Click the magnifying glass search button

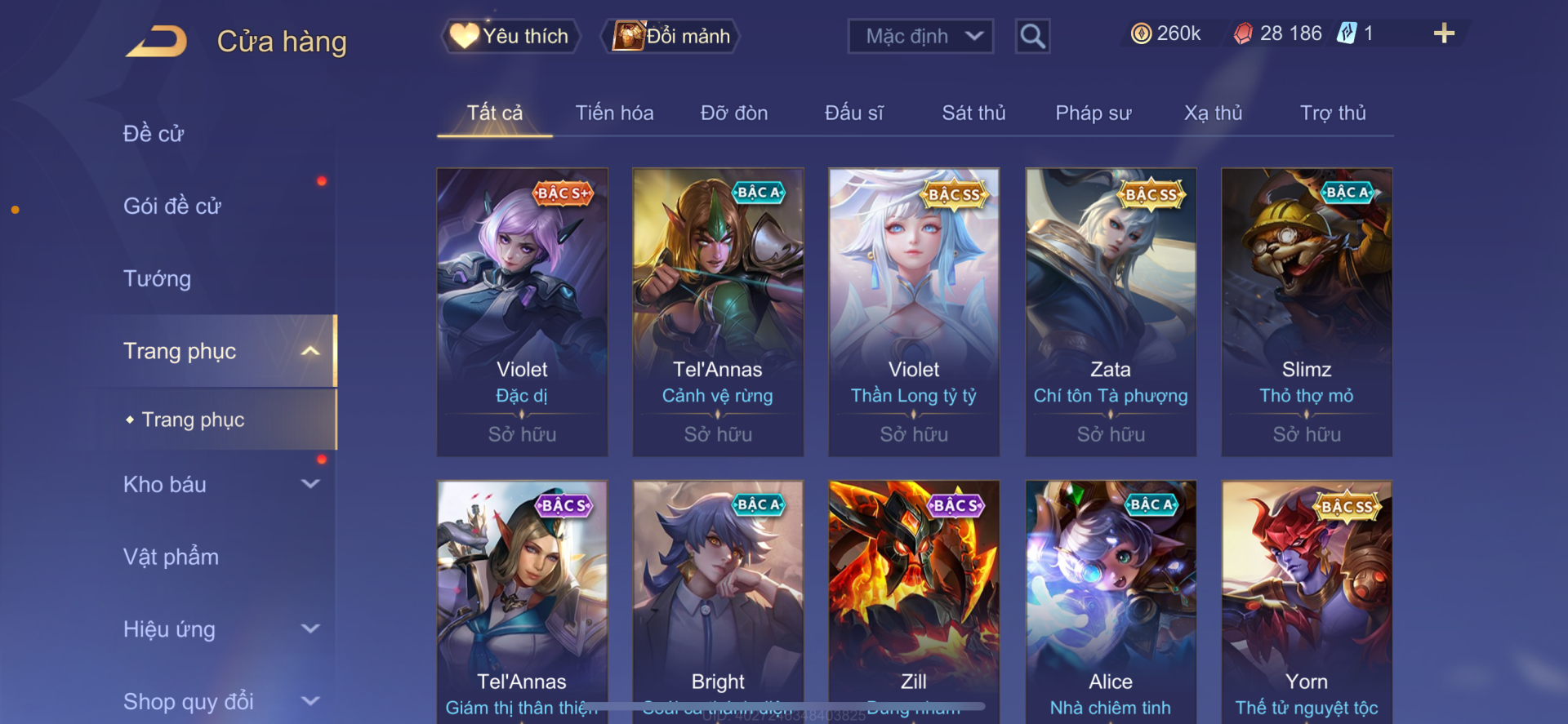tap(1032, 36)
